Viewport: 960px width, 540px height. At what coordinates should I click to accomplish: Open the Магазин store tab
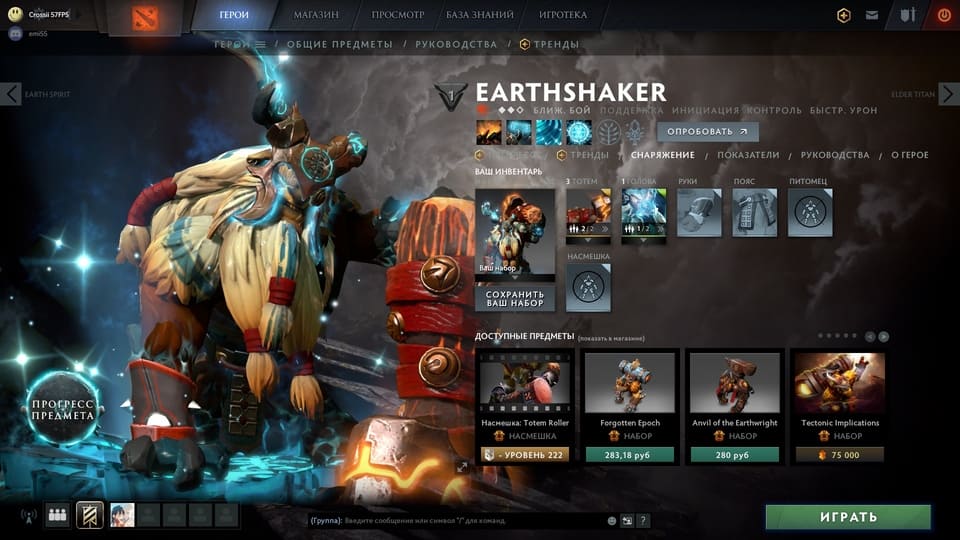coord(316,15)
